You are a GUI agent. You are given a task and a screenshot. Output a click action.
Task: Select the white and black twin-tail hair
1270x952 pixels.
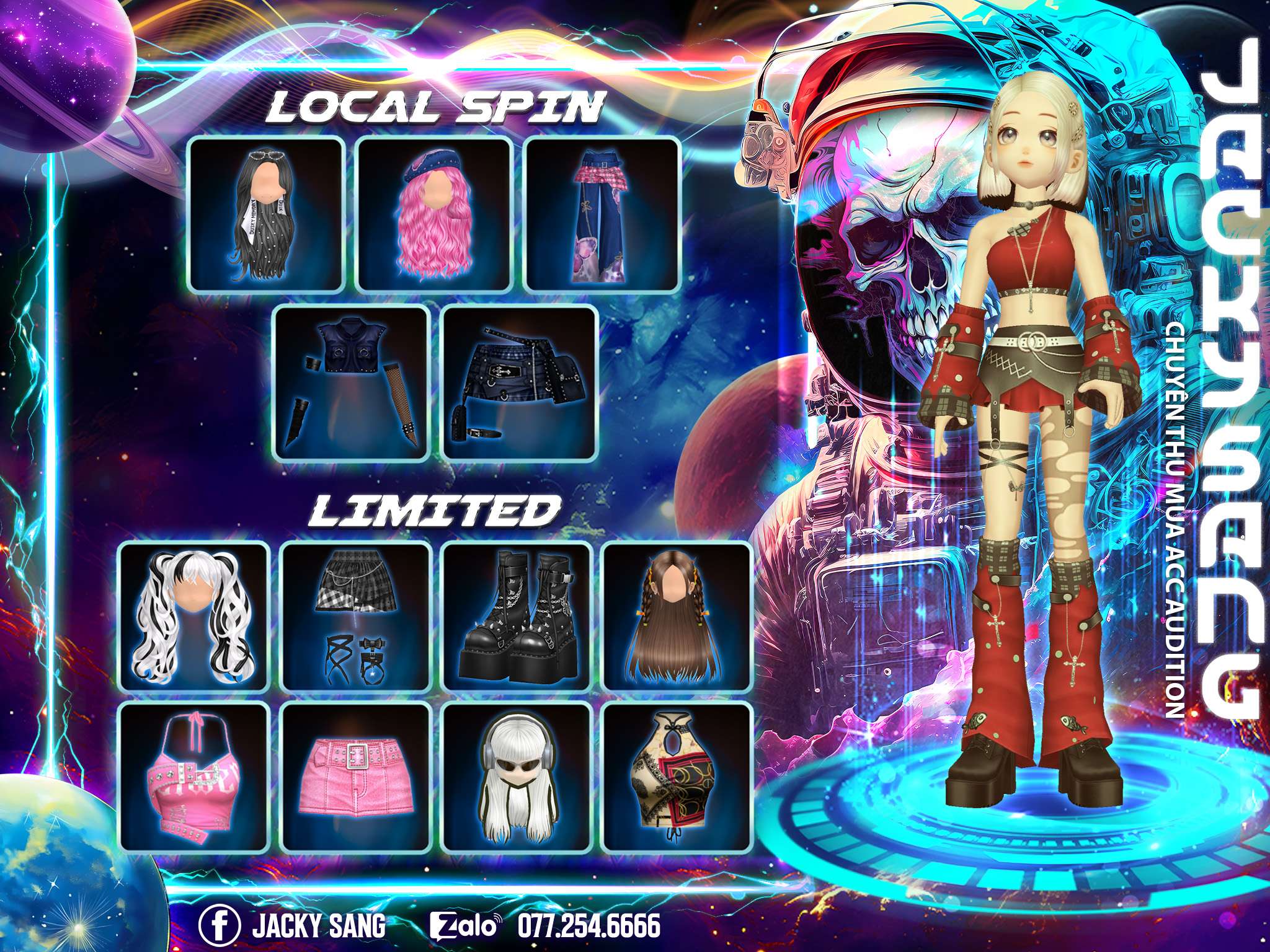[x=193, y=616]
